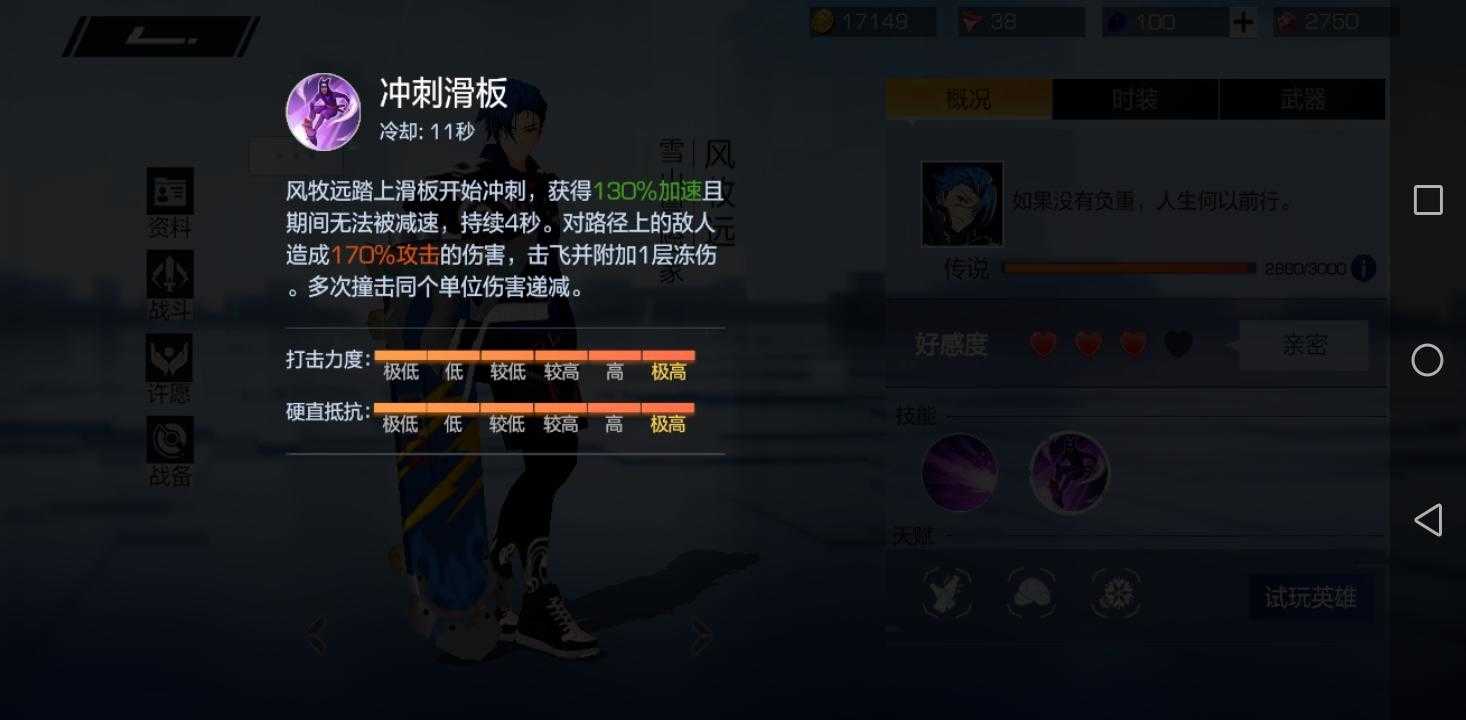Toggle the black heart in 好感度 row

tap(1177, 343)
